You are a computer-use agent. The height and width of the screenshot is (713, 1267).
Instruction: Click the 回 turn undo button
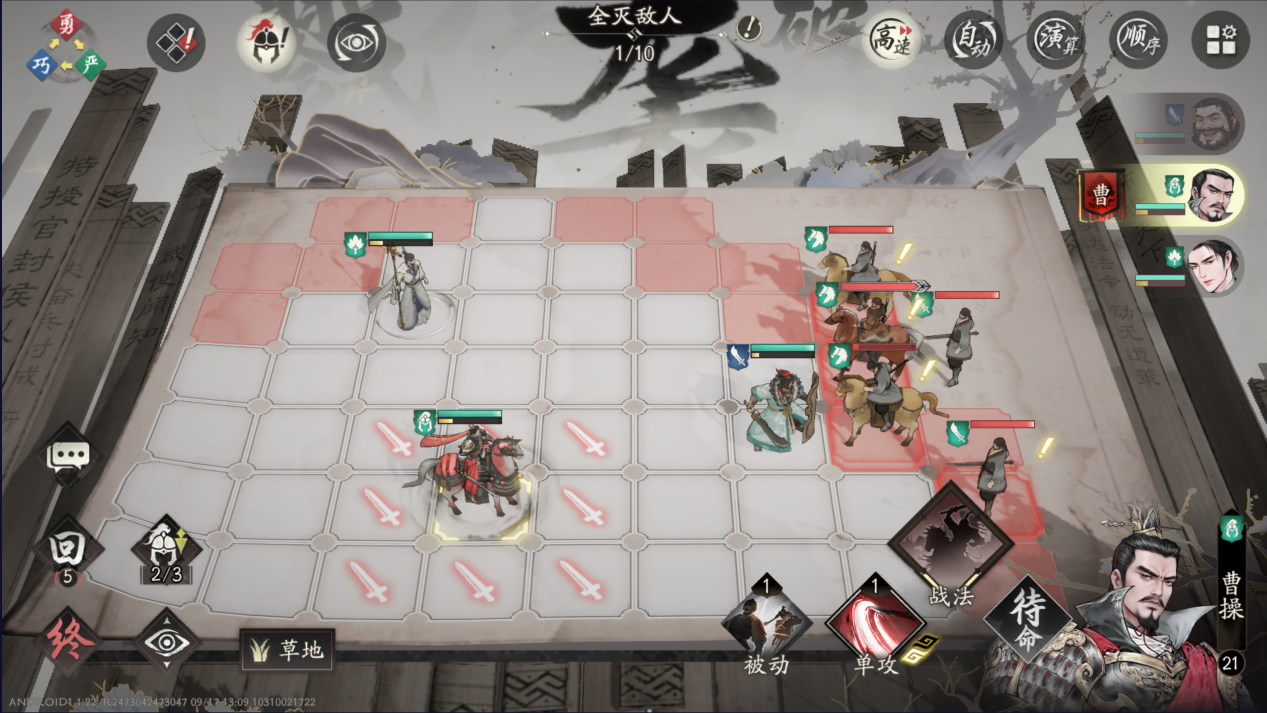(x=67, y=550)
